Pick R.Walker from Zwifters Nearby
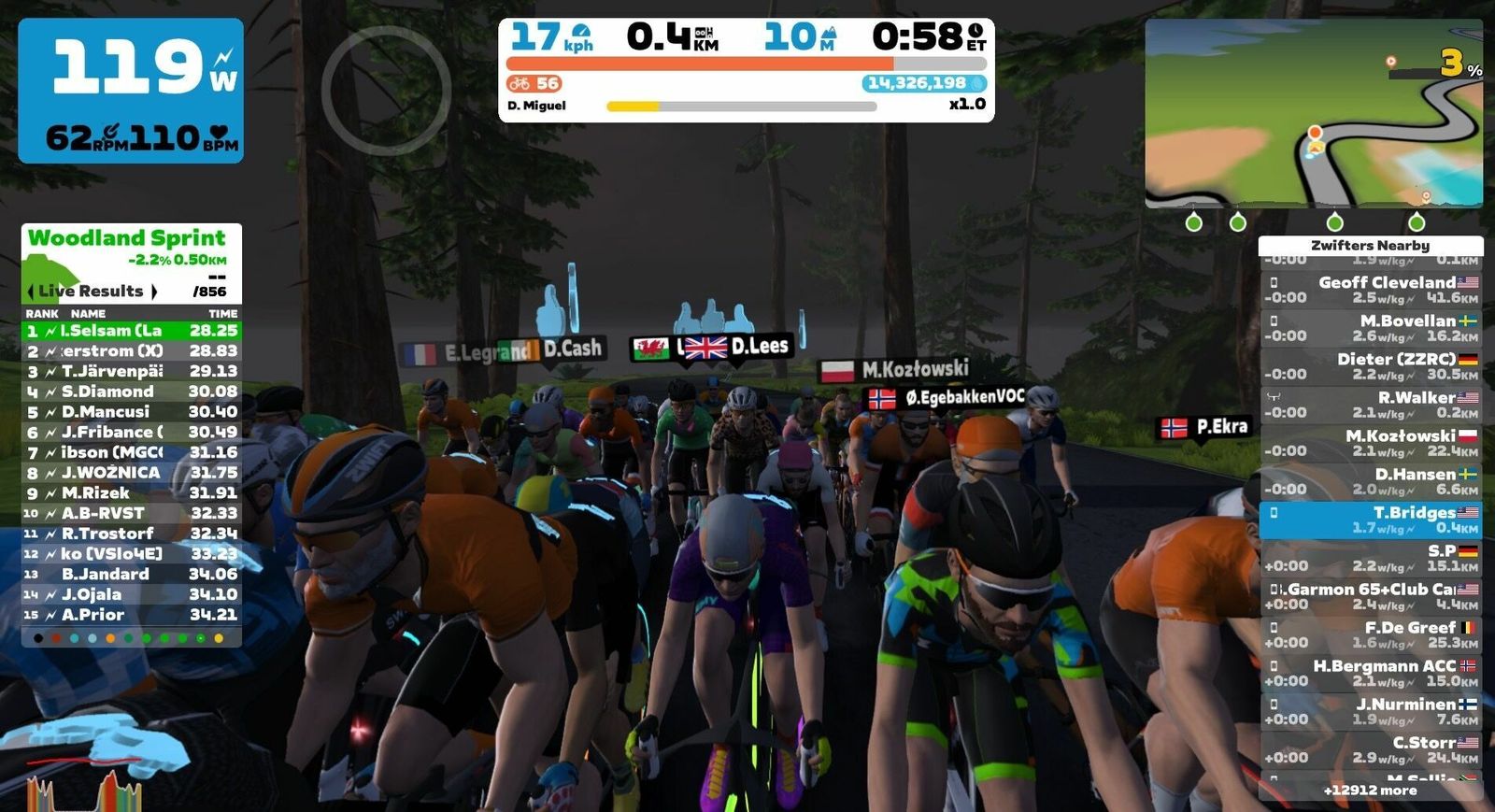 1370,405
